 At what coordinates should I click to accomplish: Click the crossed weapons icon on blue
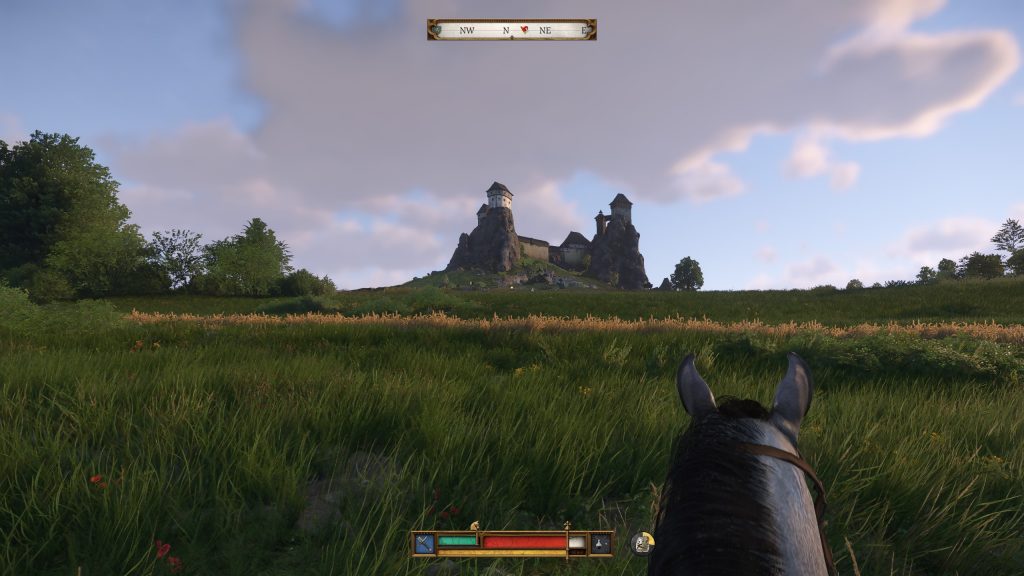click(425, 543)
